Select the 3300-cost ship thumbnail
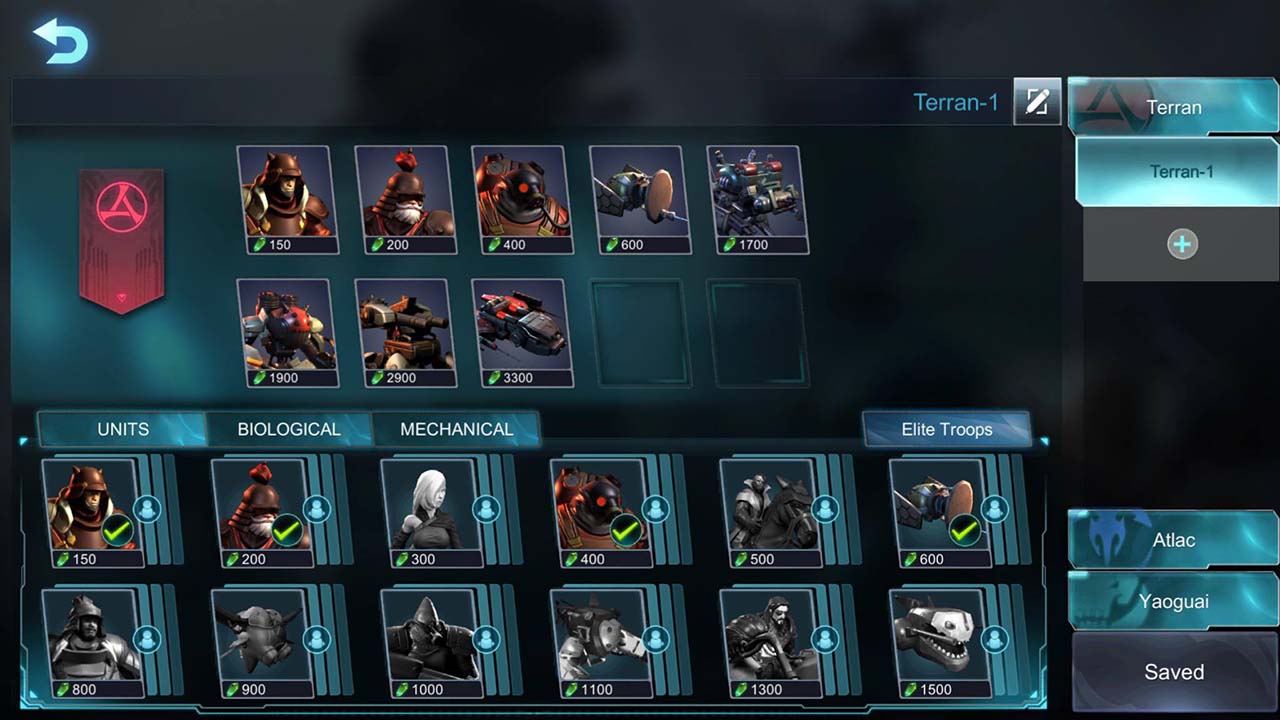 (x=519, y=325)
